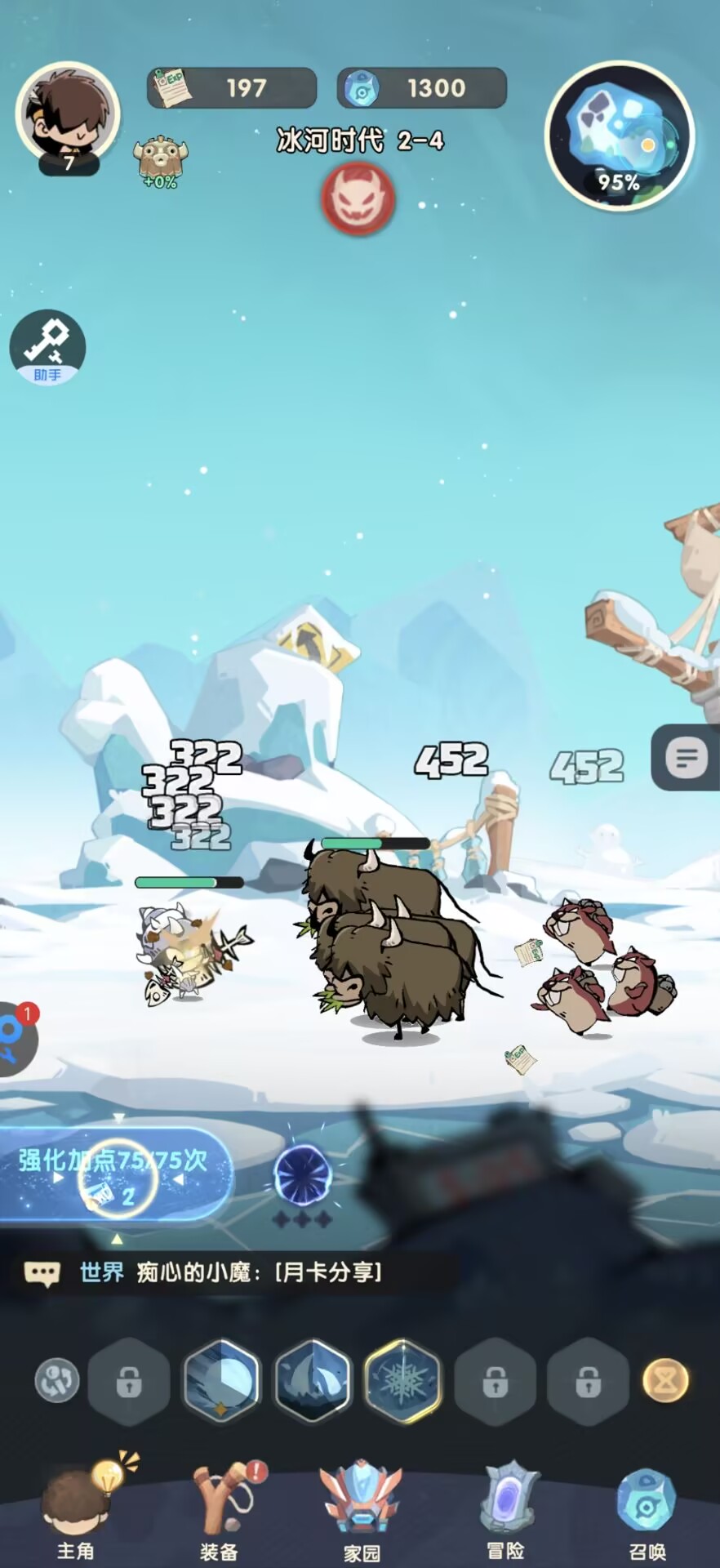This screenshot has height=1568, width=720.
Task: Activate the ice shark fin skill
Action: click(313, 1381)
